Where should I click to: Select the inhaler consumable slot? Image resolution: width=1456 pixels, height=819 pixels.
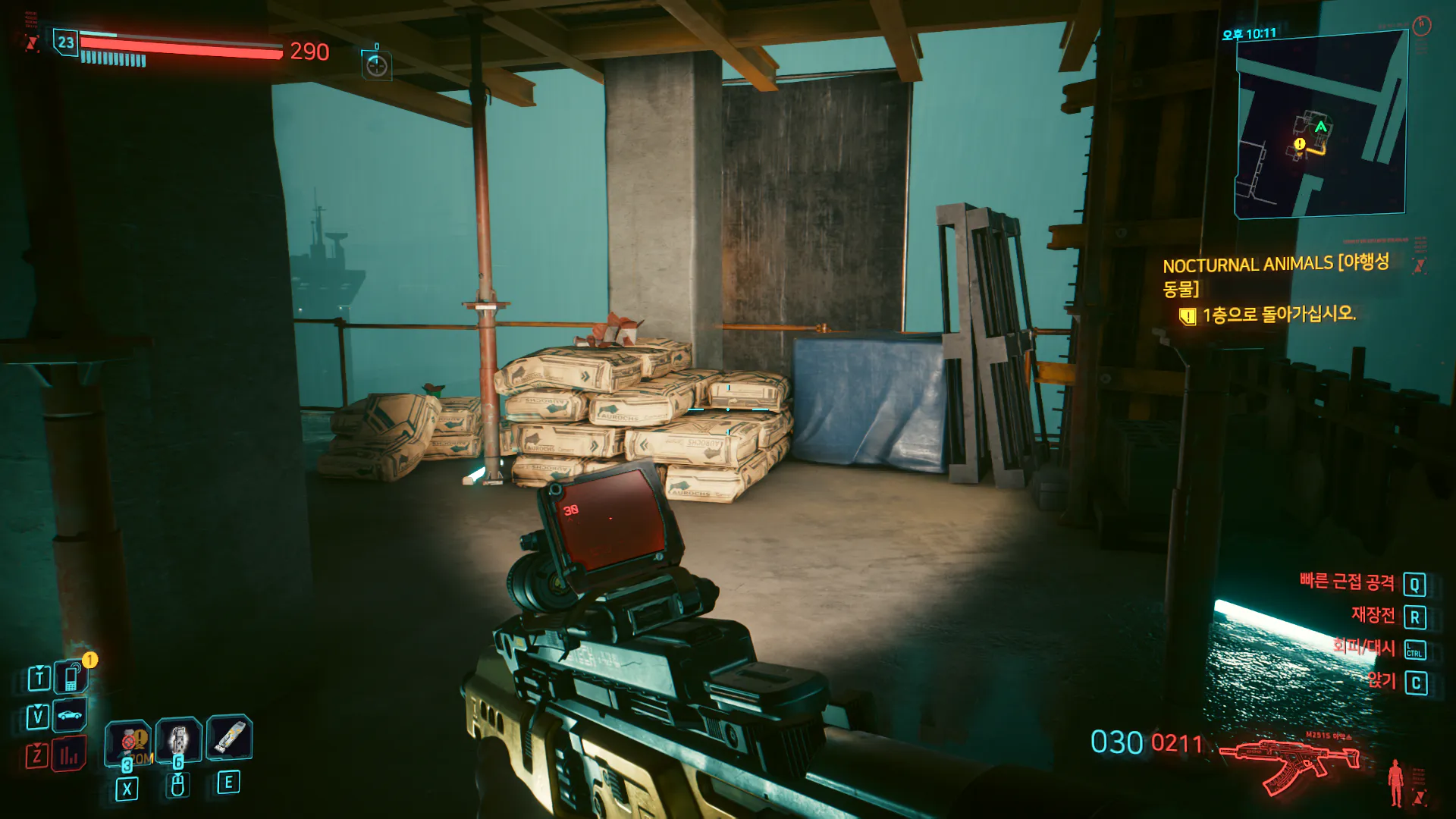pyautogui.click(x=229, y=737)
